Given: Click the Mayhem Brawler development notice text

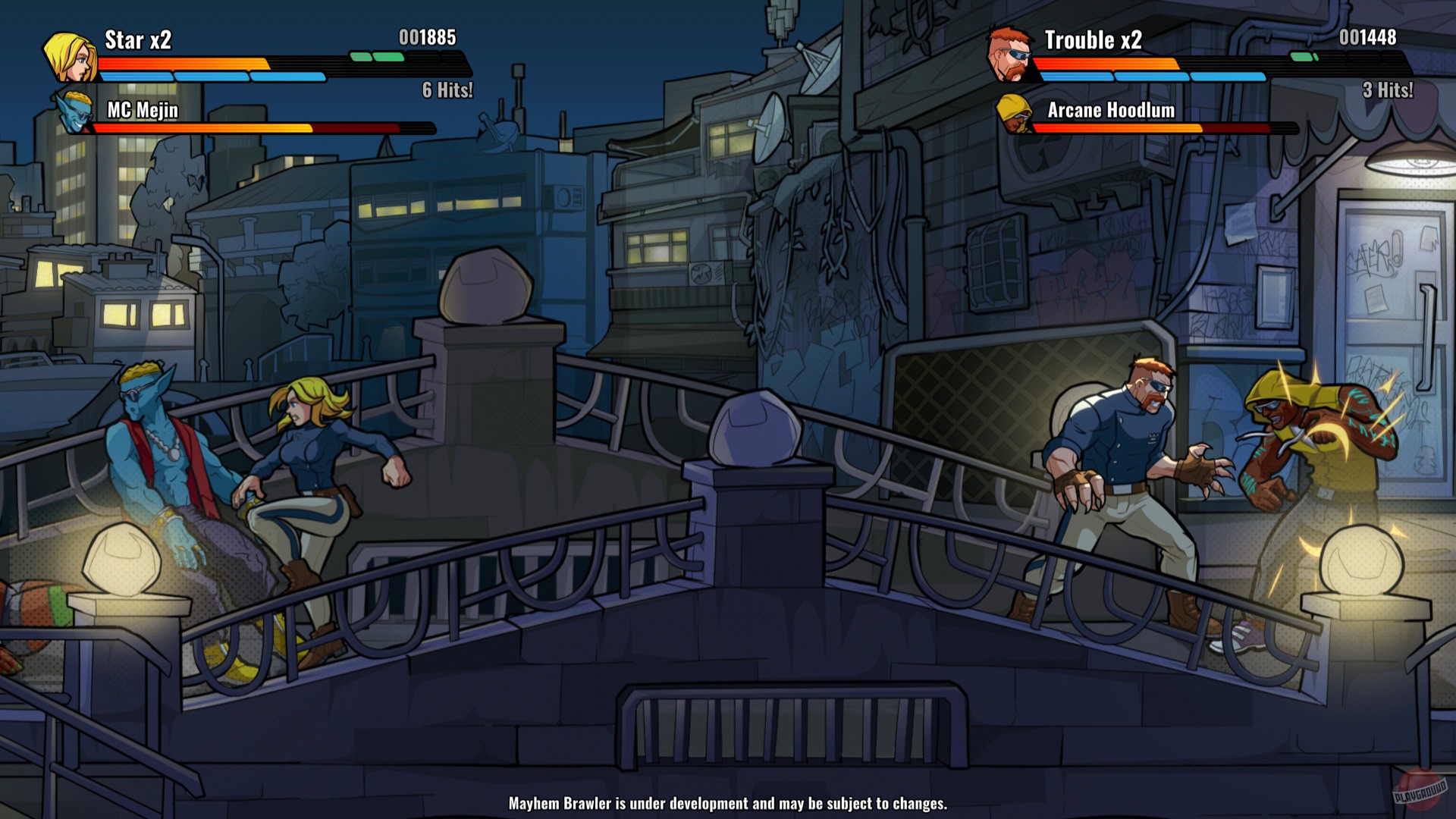Looking at the screenshot, I should 727,802.
